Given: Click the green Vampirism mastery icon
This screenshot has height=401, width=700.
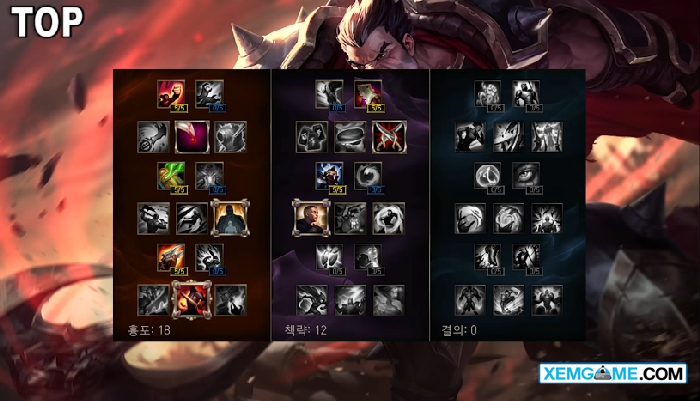Looking at the screenshot, I should click(171, 176).
